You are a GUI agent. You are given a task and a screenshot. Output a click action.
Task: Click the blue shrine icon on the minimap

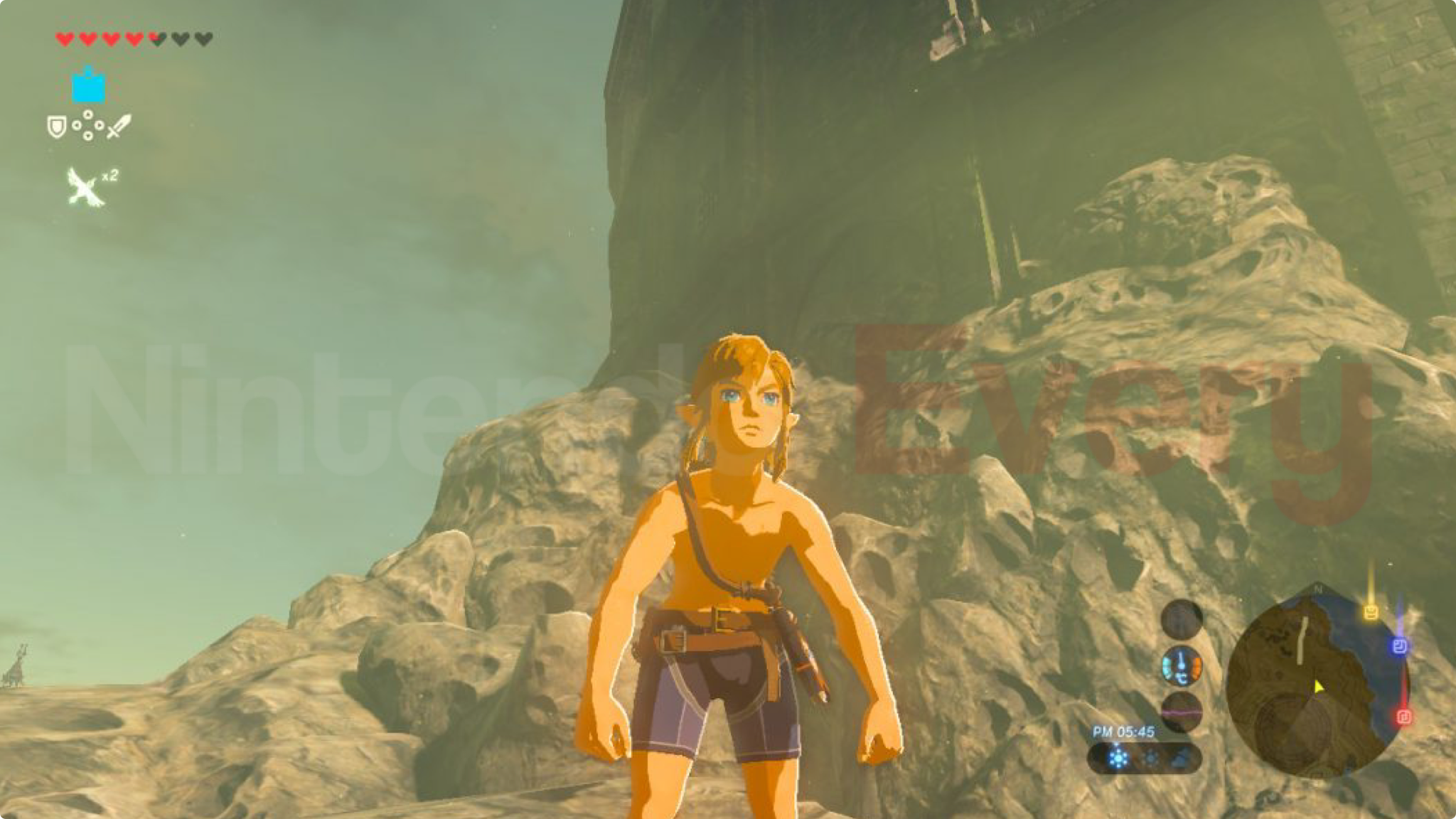coord(1398,646)
